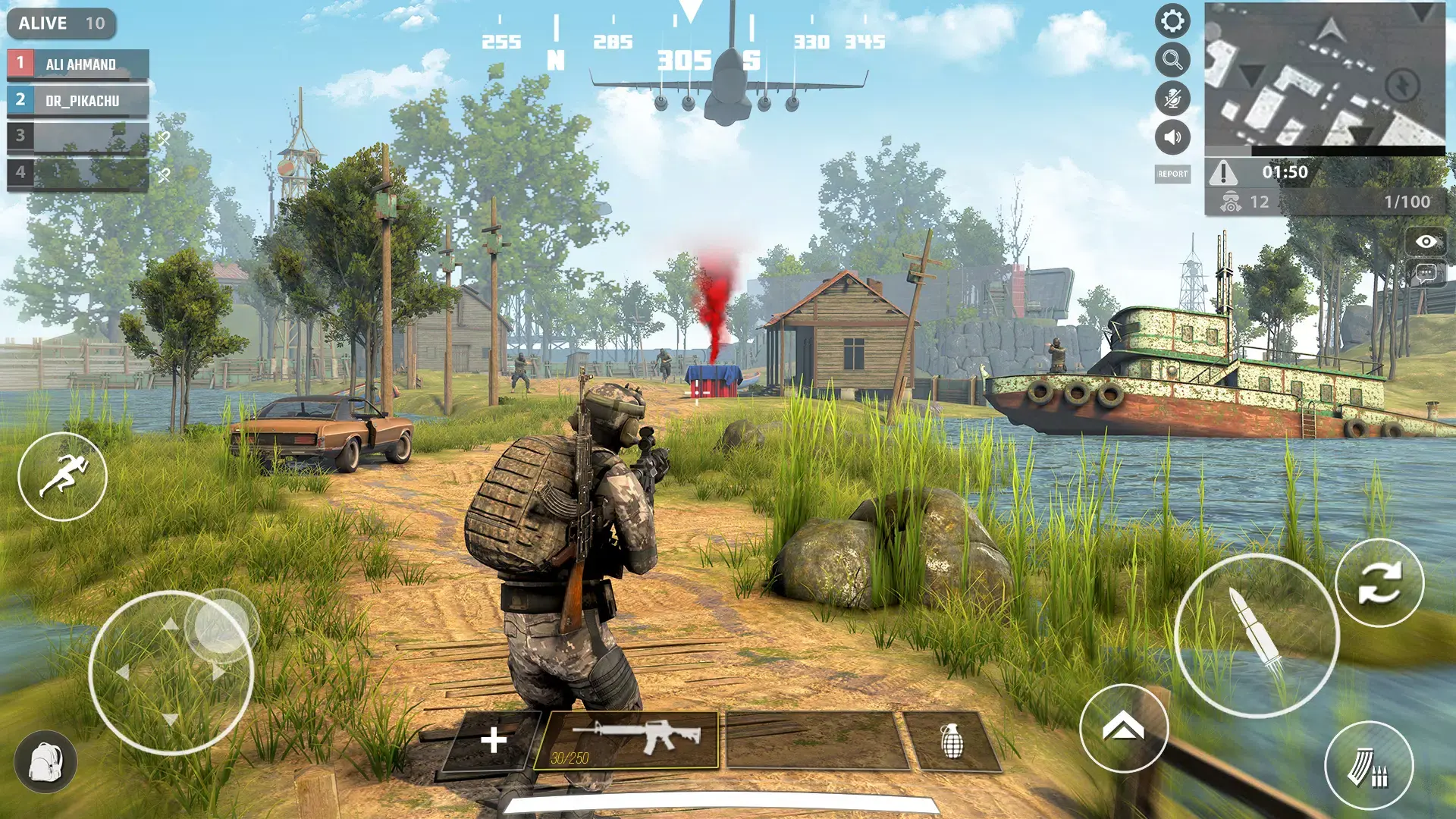Fire weapon with the bullet button
This screenshot has width=1456, height=819.
[x=1257, y=635]
